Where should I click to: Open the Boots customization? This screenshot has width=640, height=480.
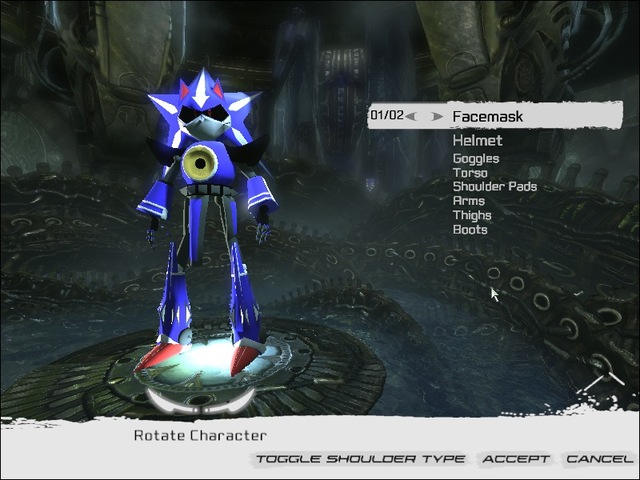(x=470, y=229)
